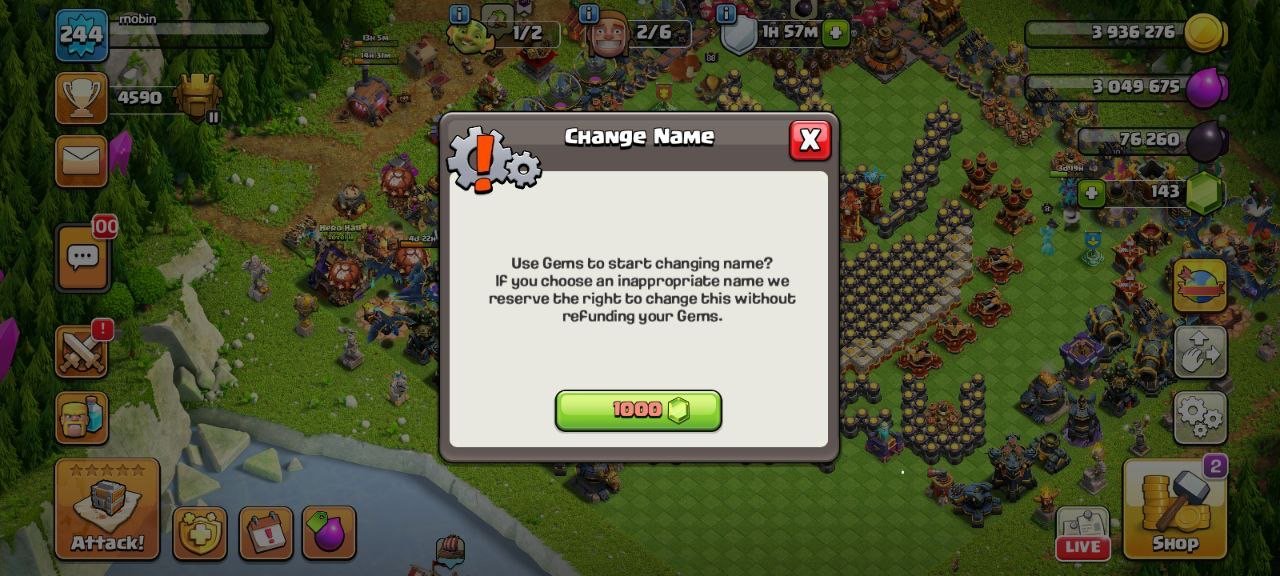Screen dimensions: 1280x576
Task: Confirm name change for 1000 gems
Action: click(638, 410)
